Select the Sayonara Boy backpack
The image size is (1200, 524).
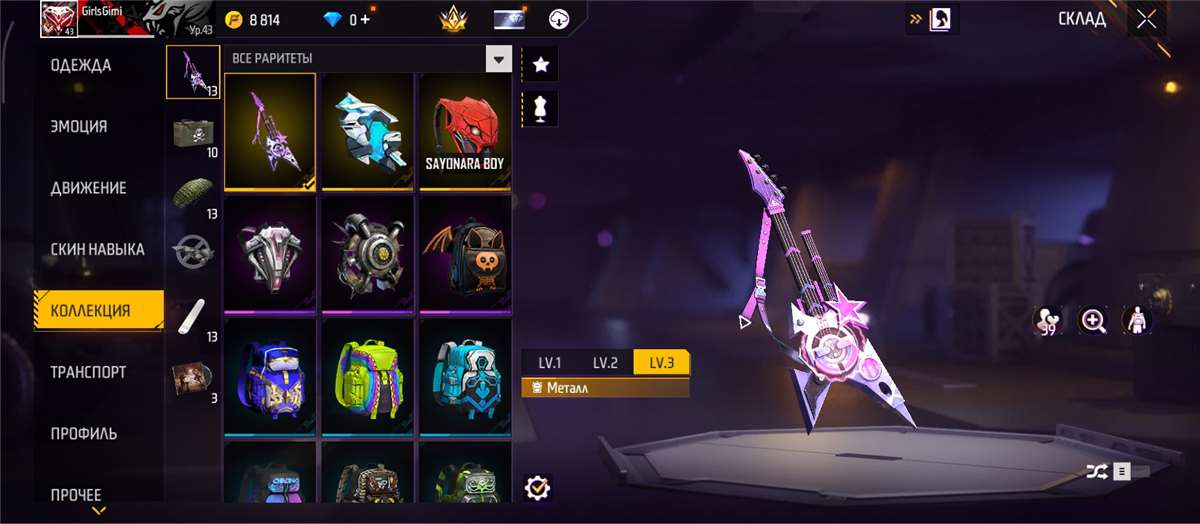465,130
